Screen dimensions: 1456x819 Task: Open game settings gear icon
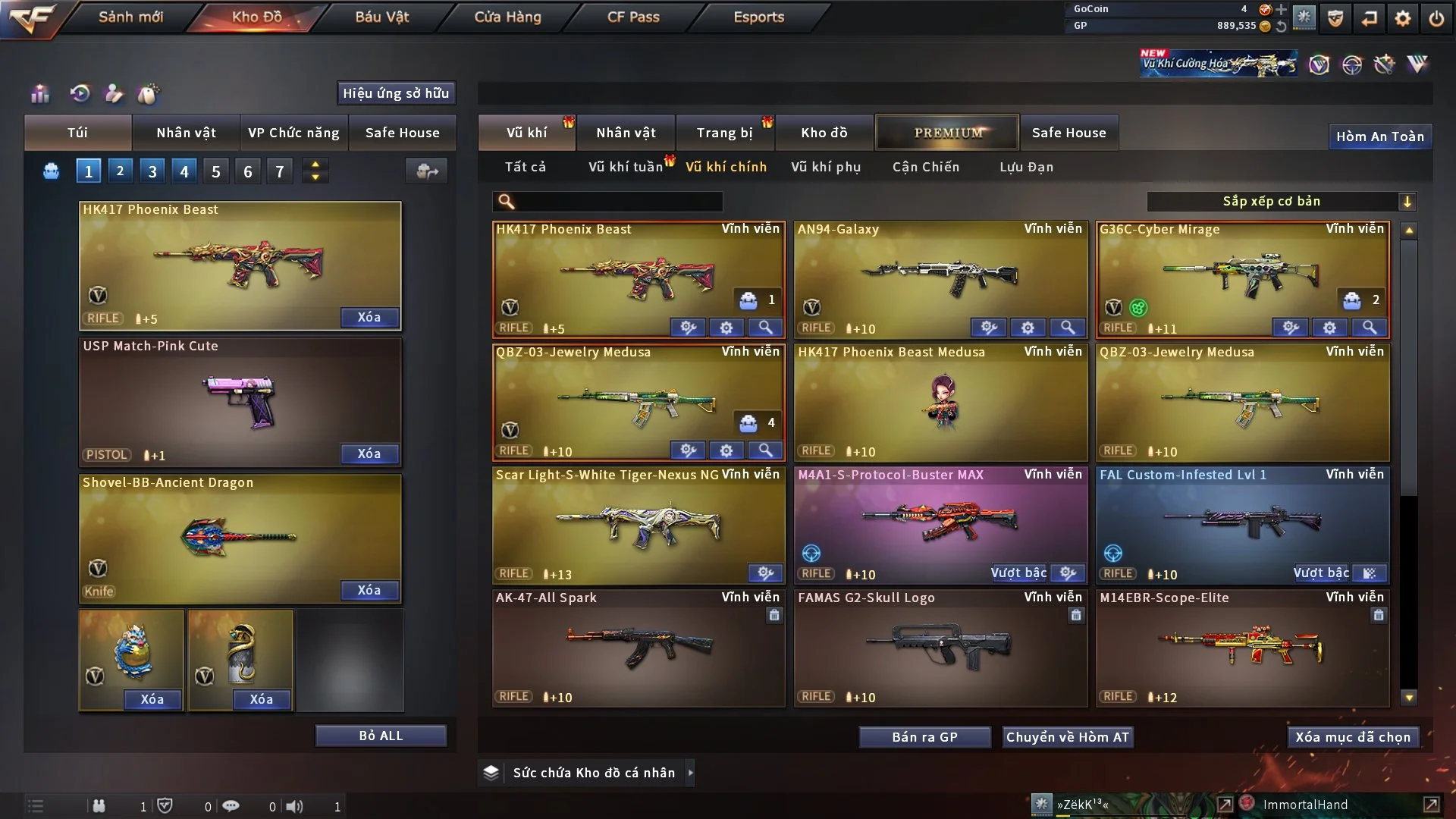(x=1403, y=18)
